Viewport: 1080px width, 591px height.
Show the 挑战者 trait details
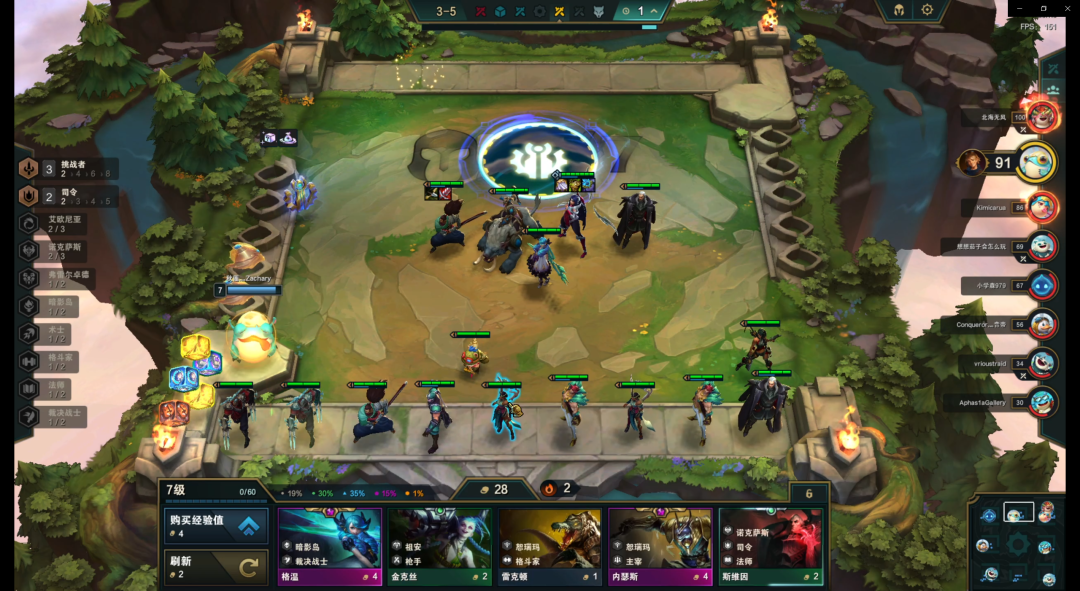pyautogui.click(x=68, y=169)
